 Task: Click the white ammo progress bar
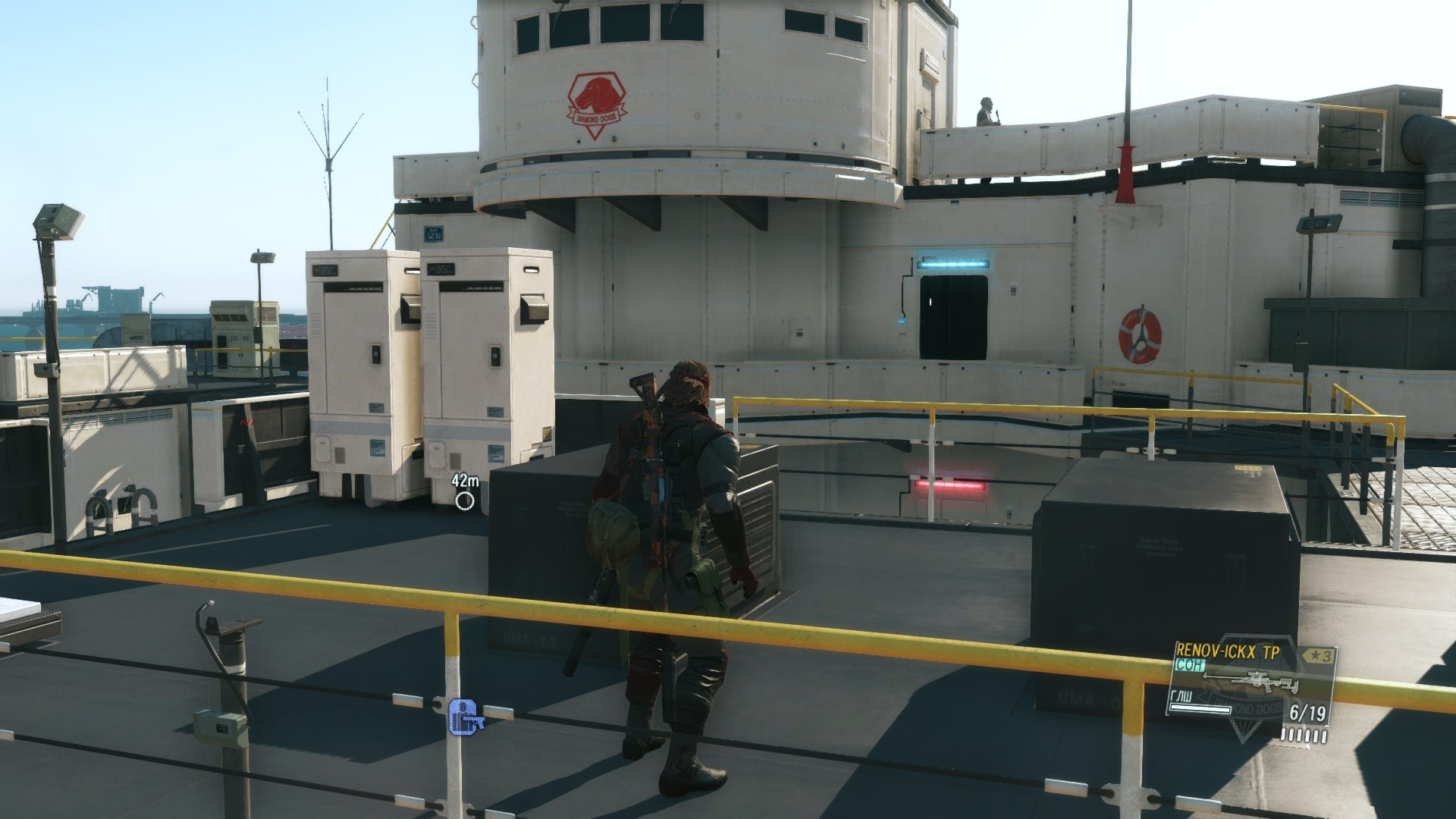click(x=1200, y=710)
